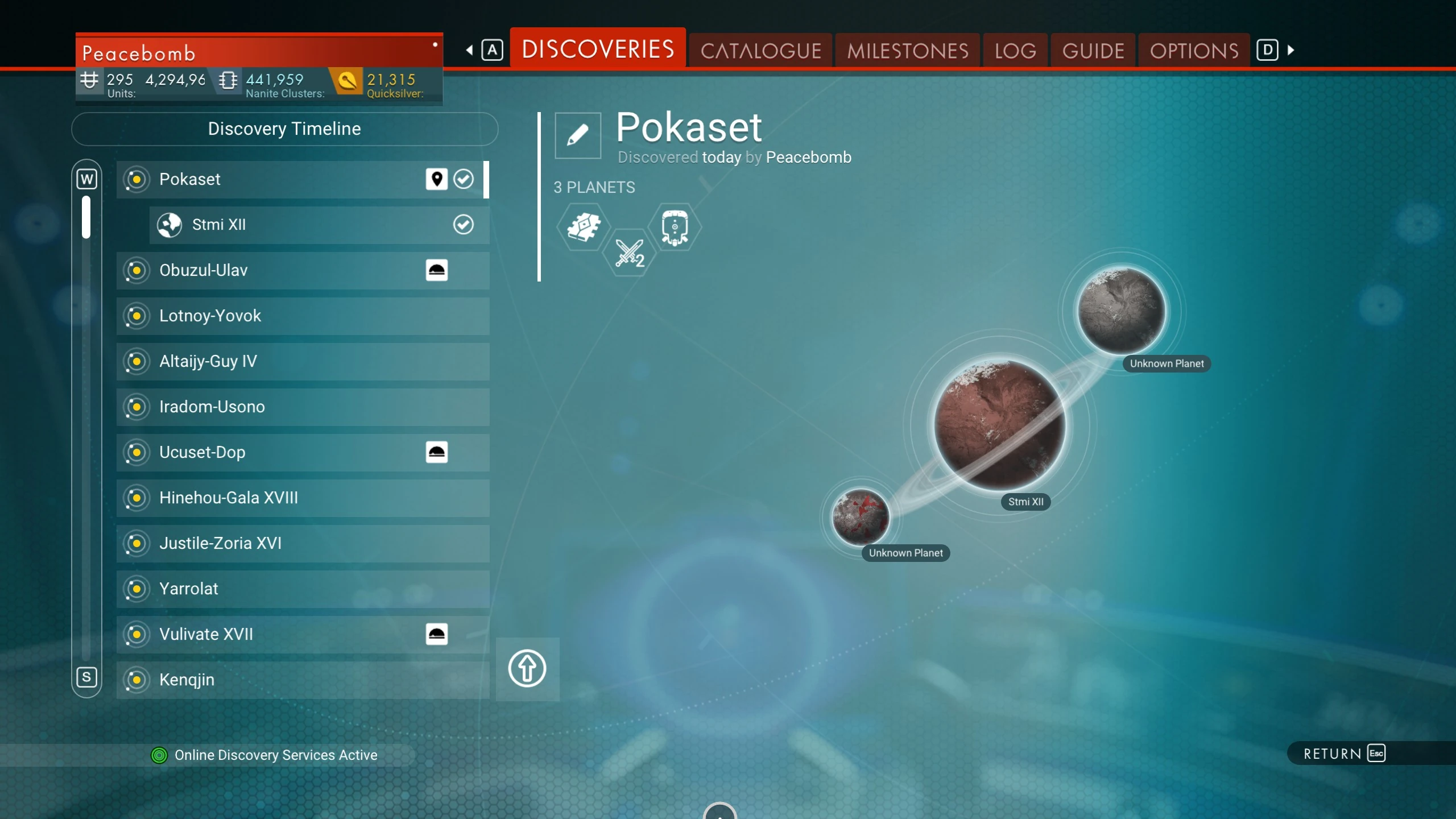Select the Kenqjin system row
Viewport: 1456px width, 819px height.
tap(303, 680)
